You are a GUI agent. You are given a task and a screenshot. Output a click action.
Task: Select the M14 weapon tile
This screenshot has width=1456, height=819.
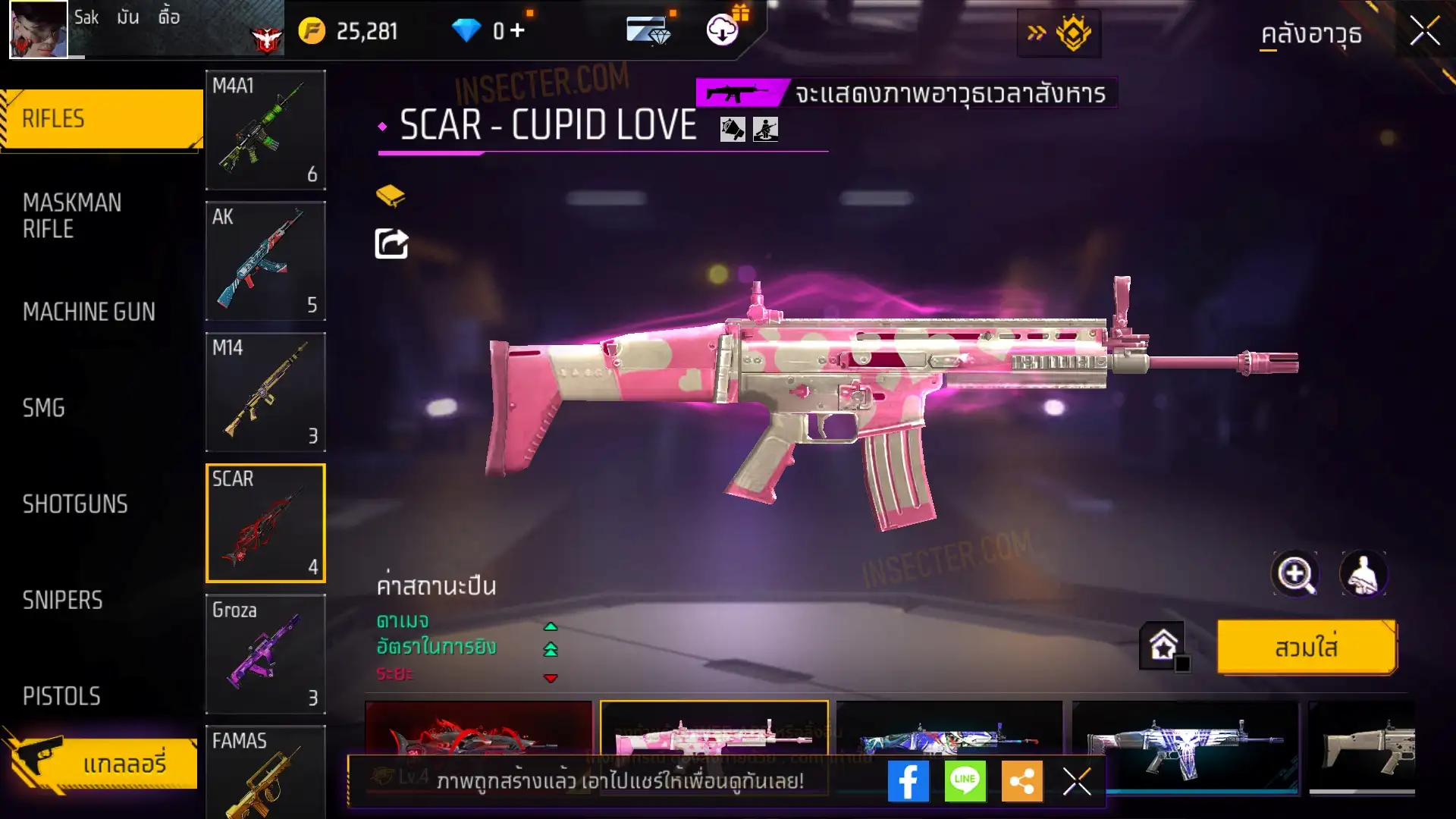point(265,392)
